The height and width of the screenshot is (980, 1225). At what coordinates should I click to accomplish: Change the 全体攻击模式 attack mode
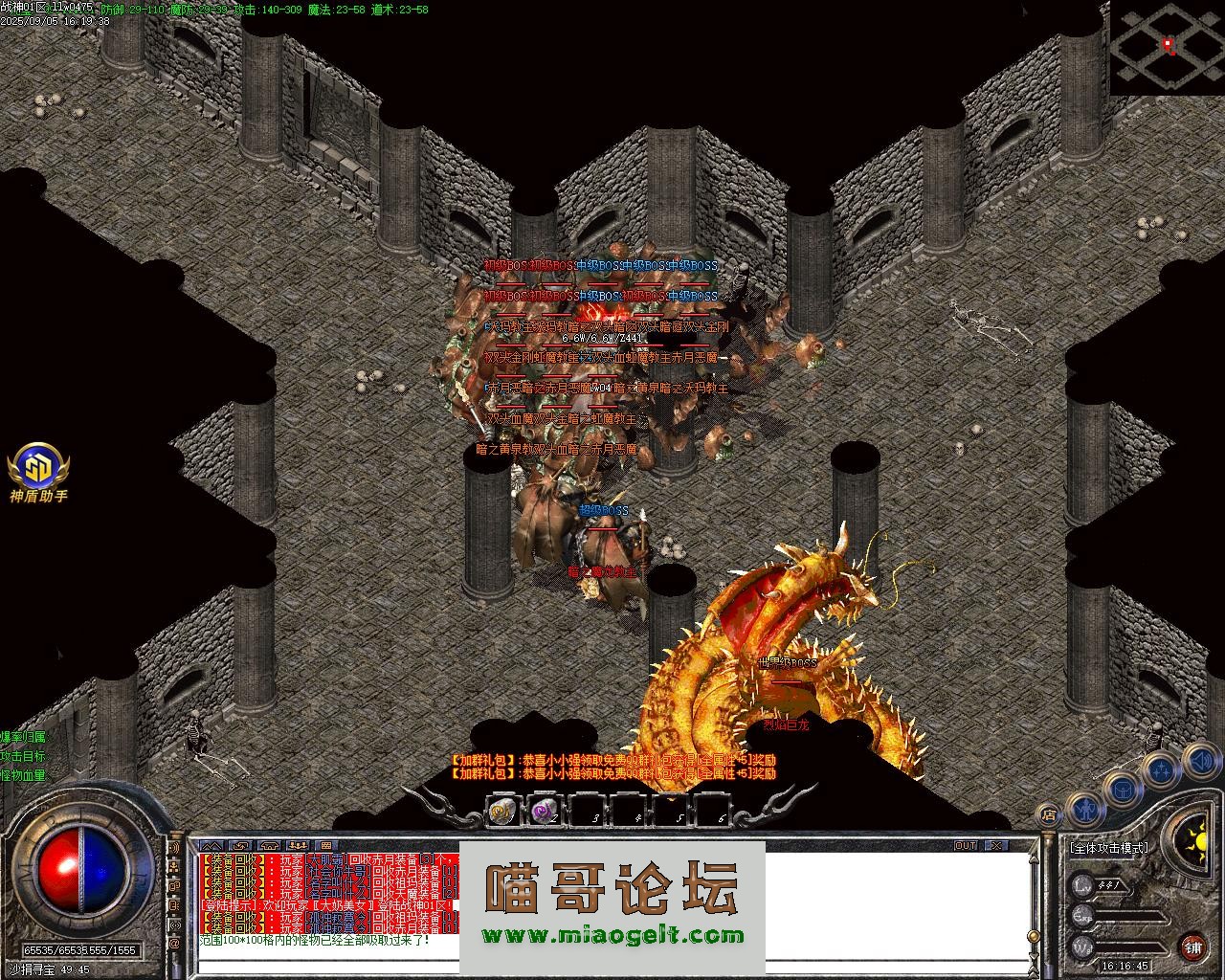click(1109, 847)
